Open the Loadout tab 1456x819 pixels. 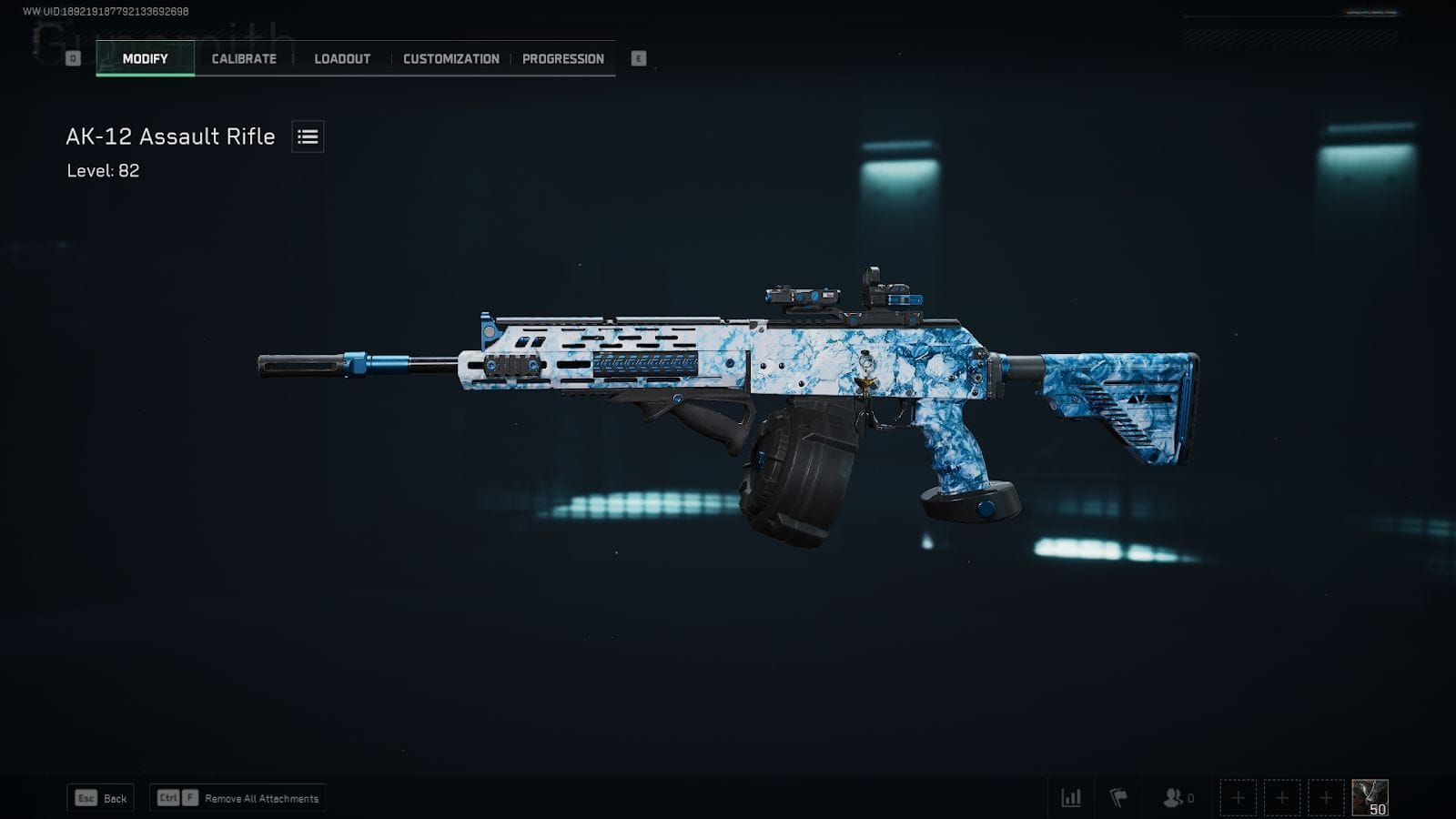[341, 58]
